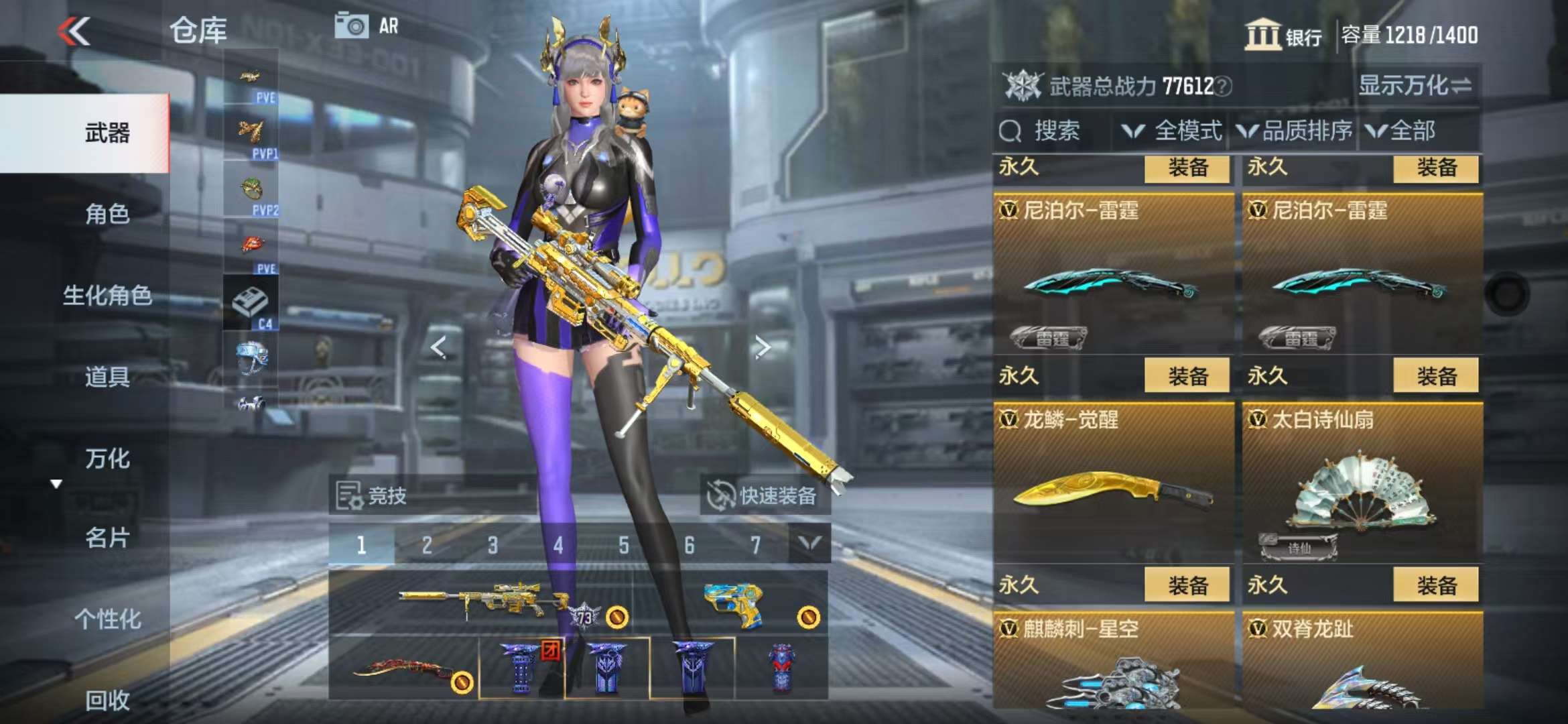1568x724 pixels.
Task: Switch to the 角色 character tab
Action: point(107,214)
